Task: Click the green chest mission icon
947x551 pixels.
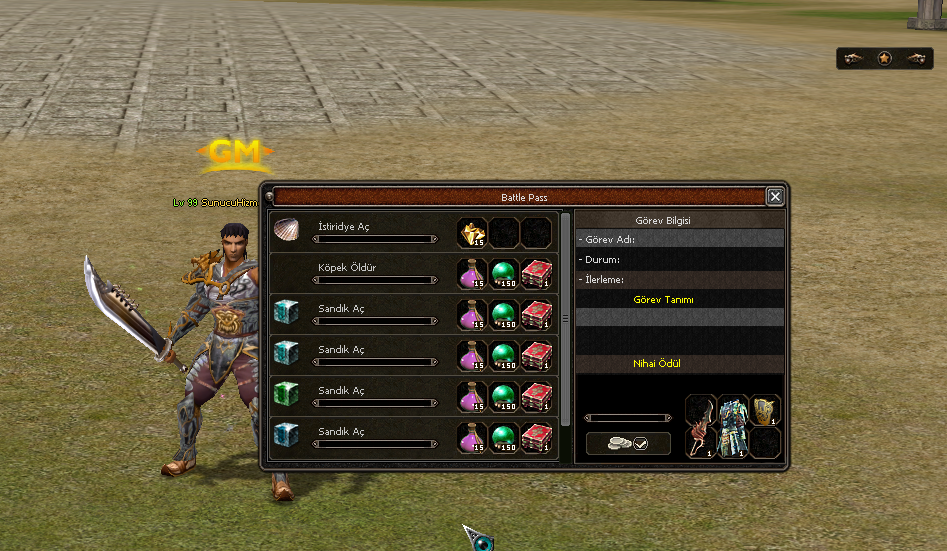Action: coord(286,395)
